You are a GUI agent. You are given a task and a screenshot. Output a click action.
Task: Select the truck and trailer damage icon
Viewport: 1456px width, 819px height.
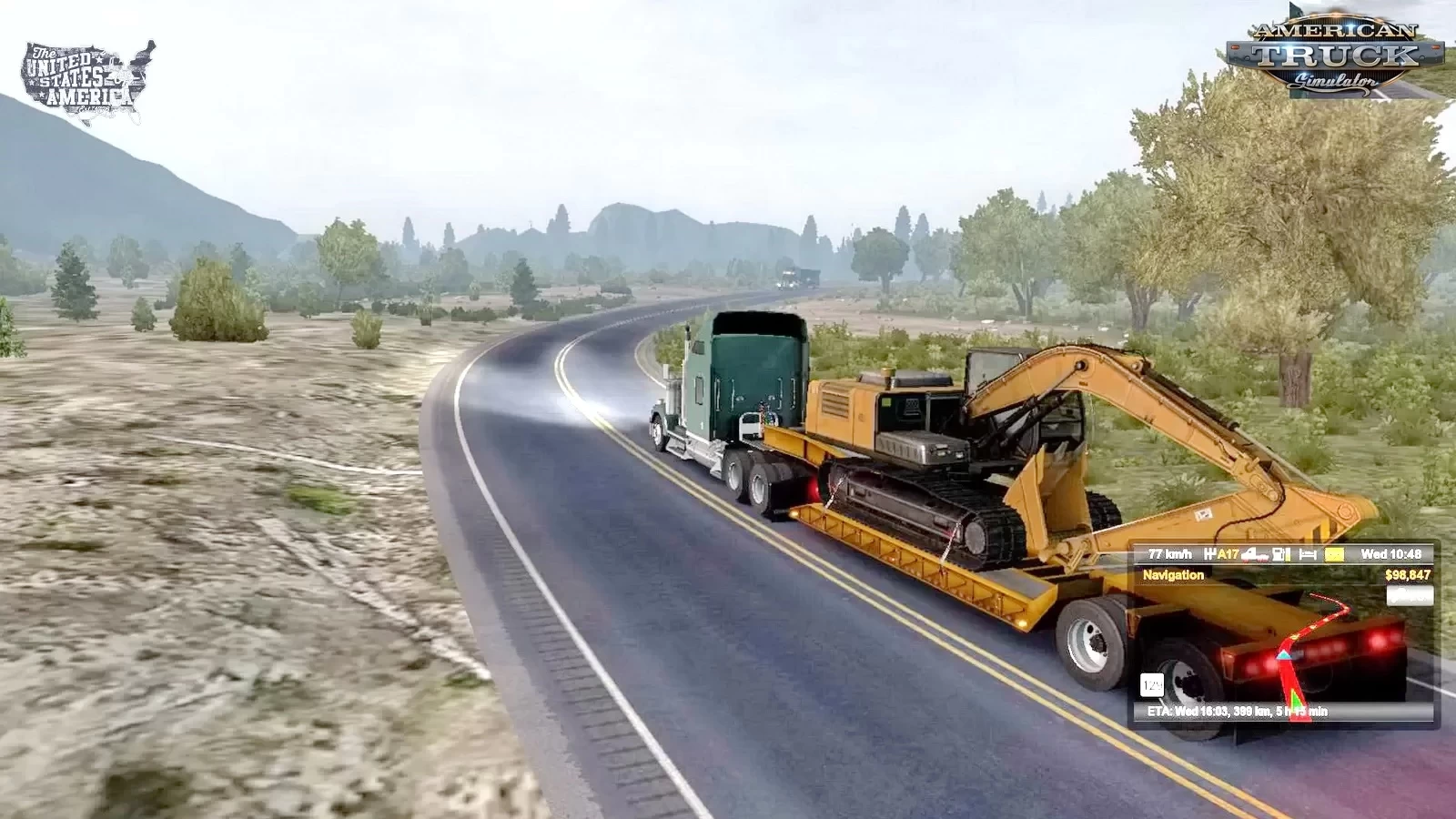tap(1253, 555)
